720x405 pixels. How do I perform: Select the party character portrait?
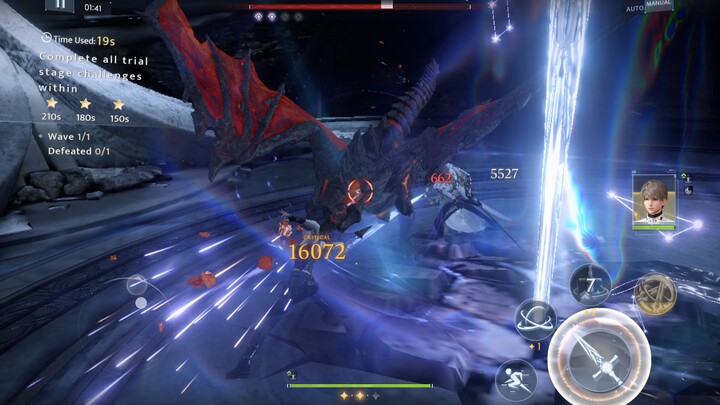(x=653, y=200)
